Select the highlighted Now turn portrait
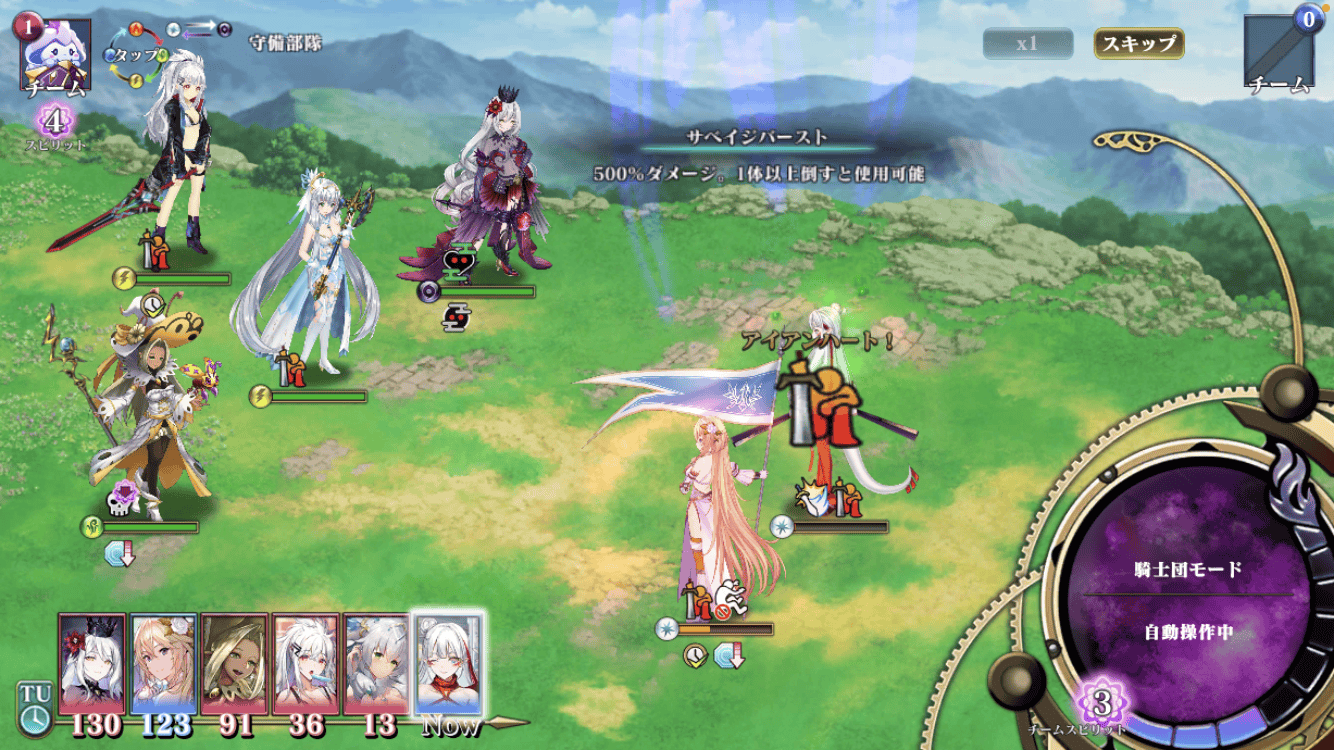This screenshot has width=1334, height=750. (448, 663)
